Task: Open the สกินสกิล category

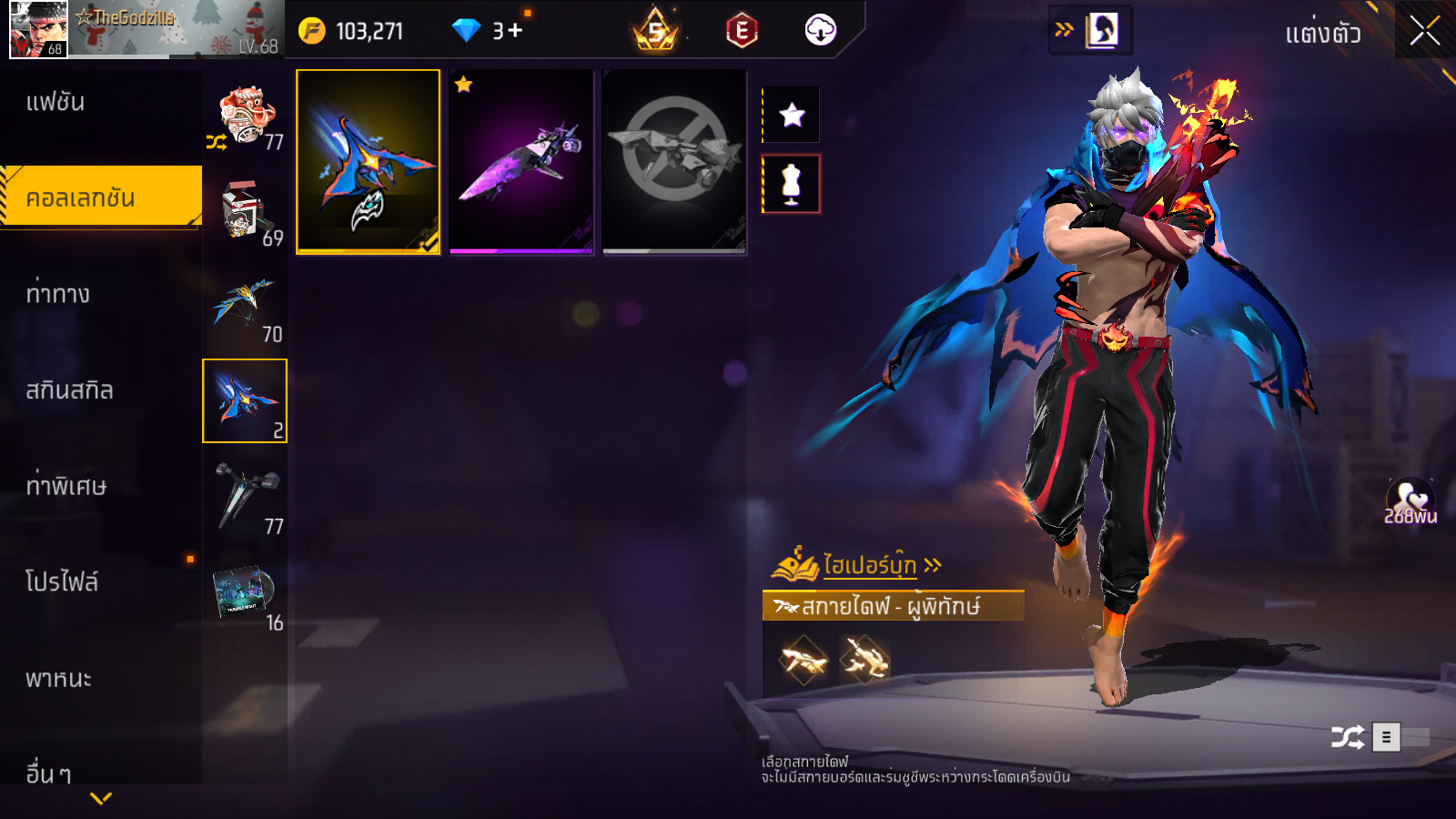Action: point(70,390)
